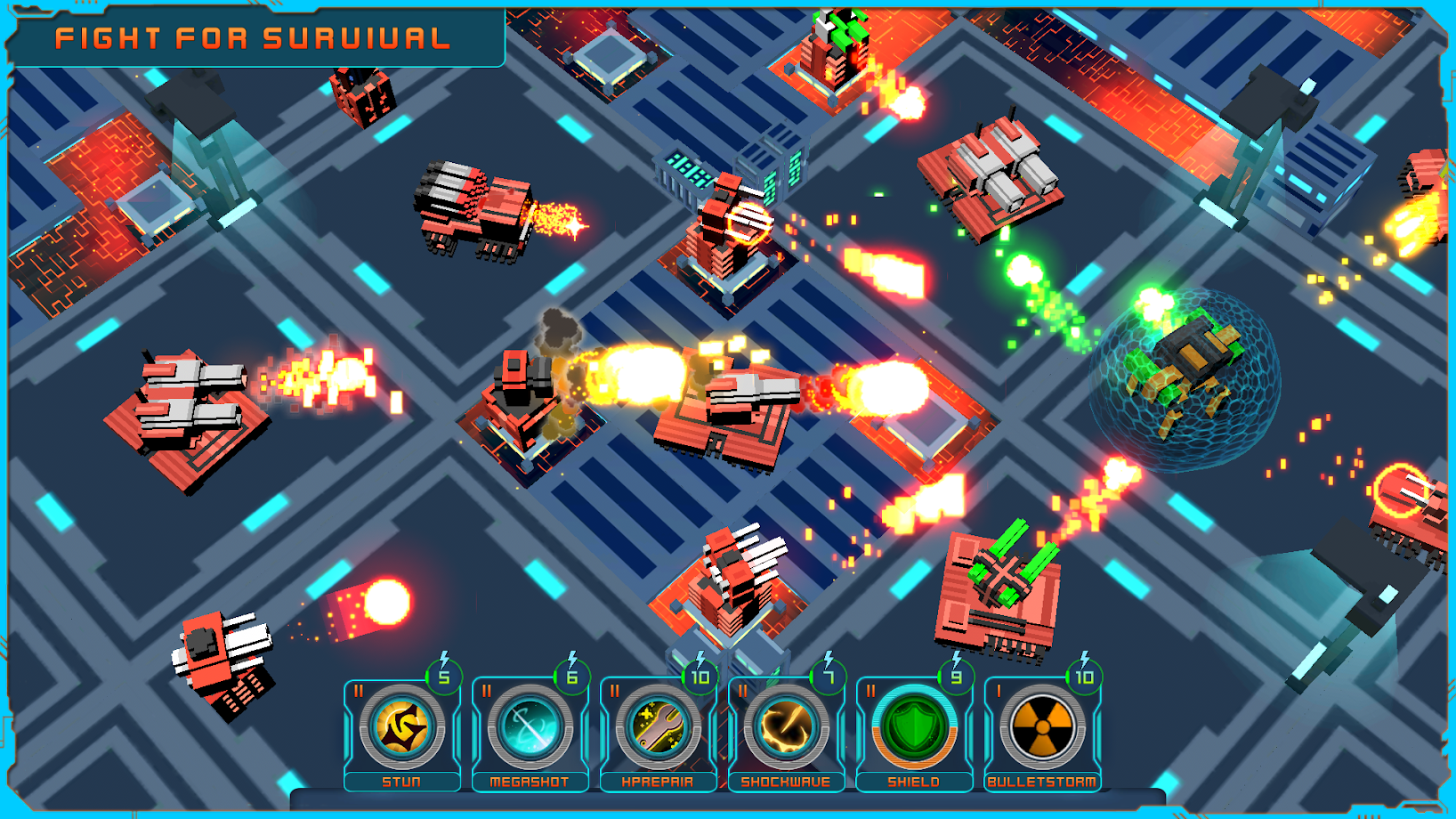Use the Megashot ability
The height and width of the screenshot is (819, 1456).
530,728
